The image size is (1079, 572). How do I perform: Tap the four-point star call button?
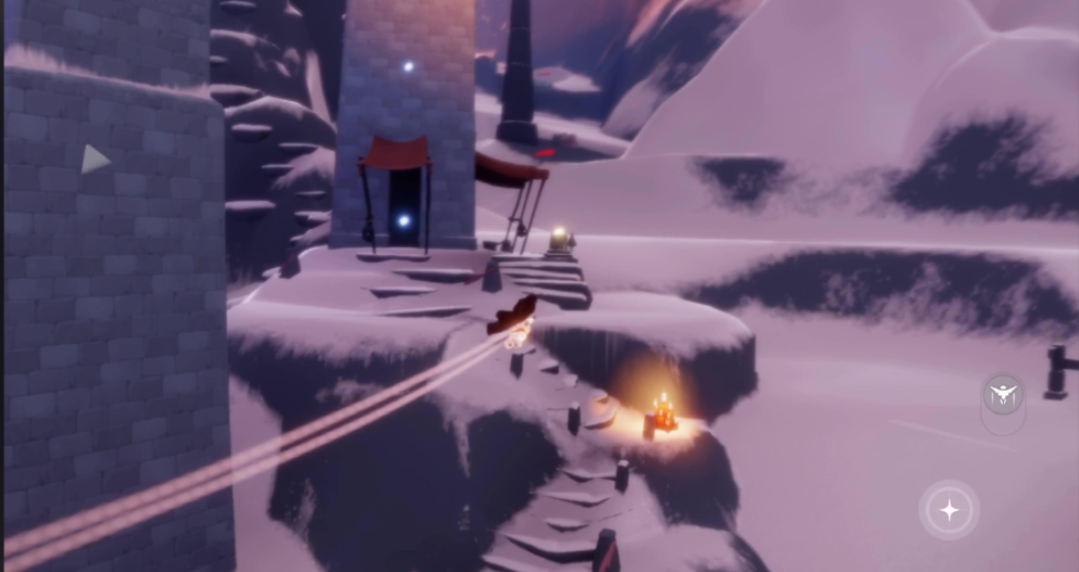pyautogui.click(x=949, y=511)
